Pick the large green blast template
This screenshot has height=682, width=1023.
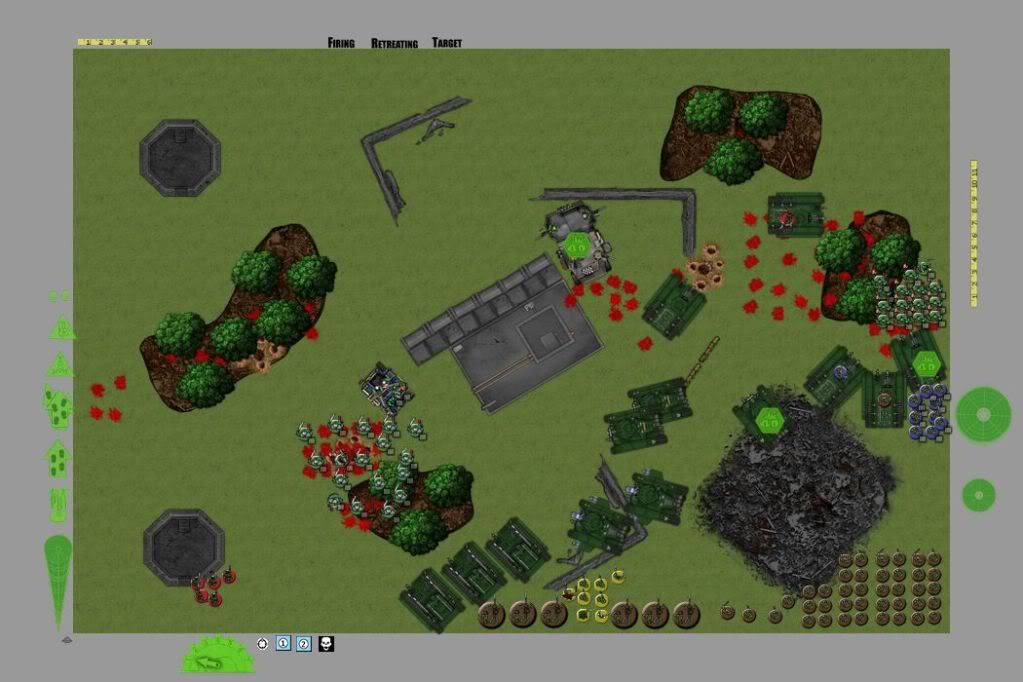click(x=983, y=414)
